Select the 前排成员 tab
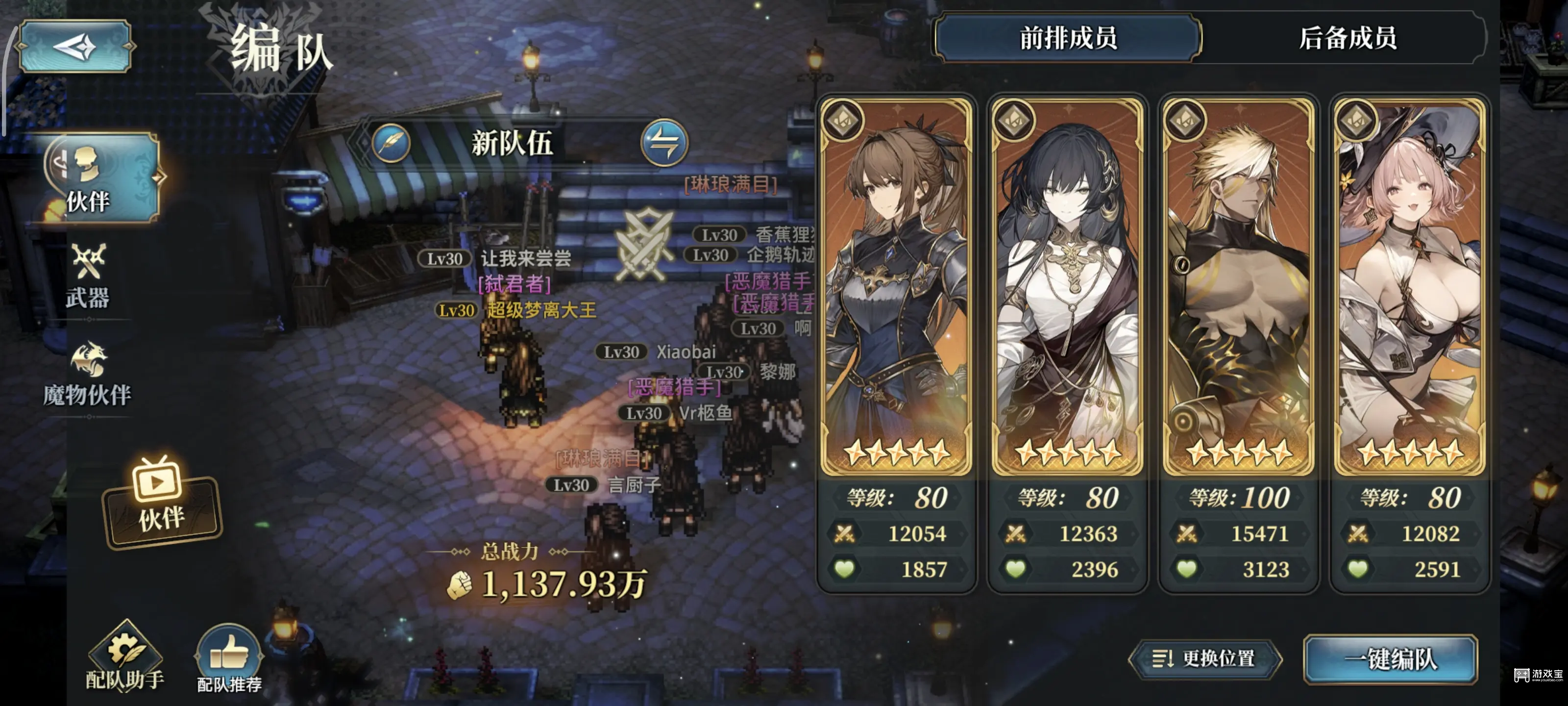 point(1068,38)
